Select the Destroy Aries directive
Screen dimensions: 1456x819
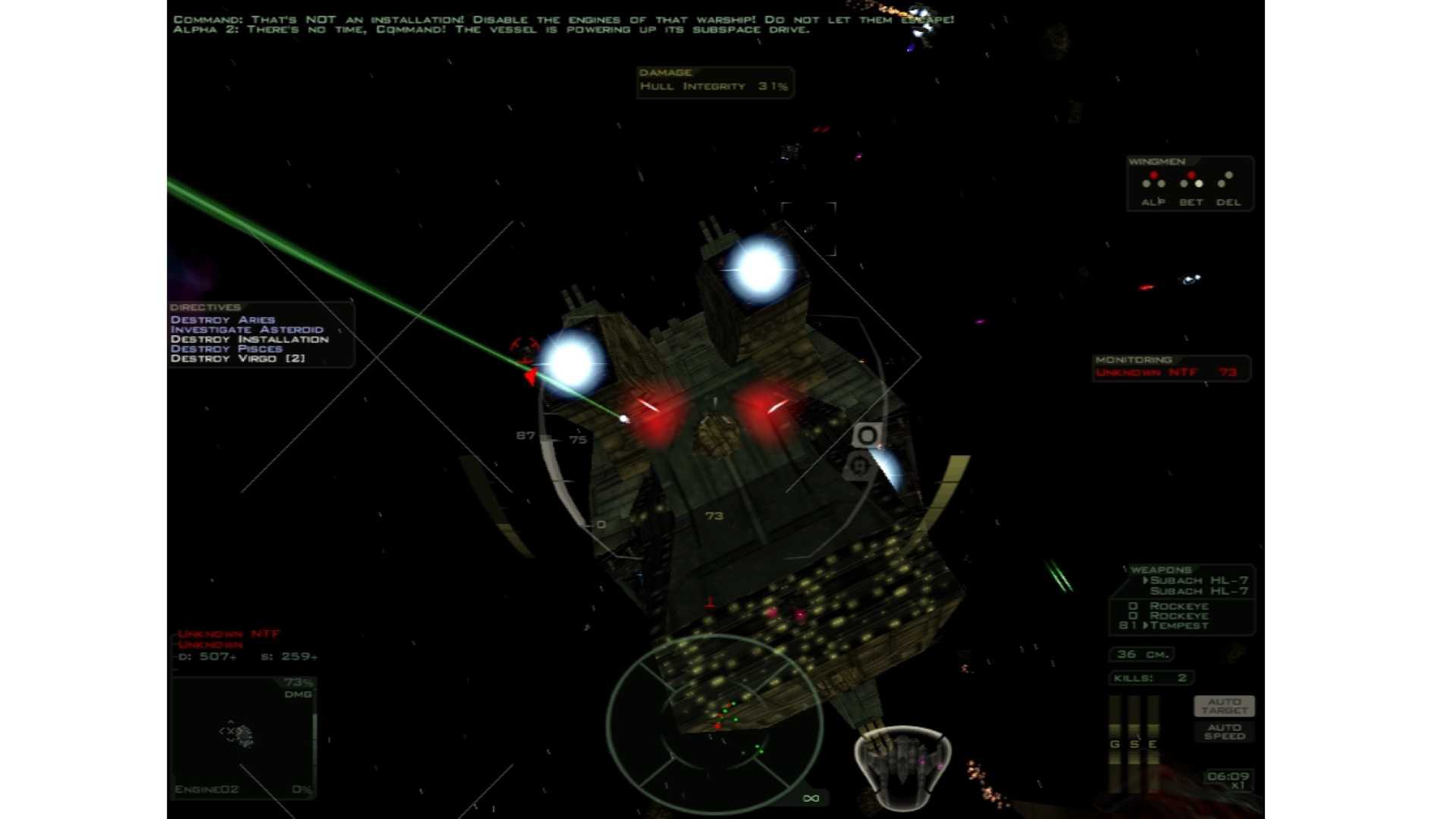(x=223, y=320)
